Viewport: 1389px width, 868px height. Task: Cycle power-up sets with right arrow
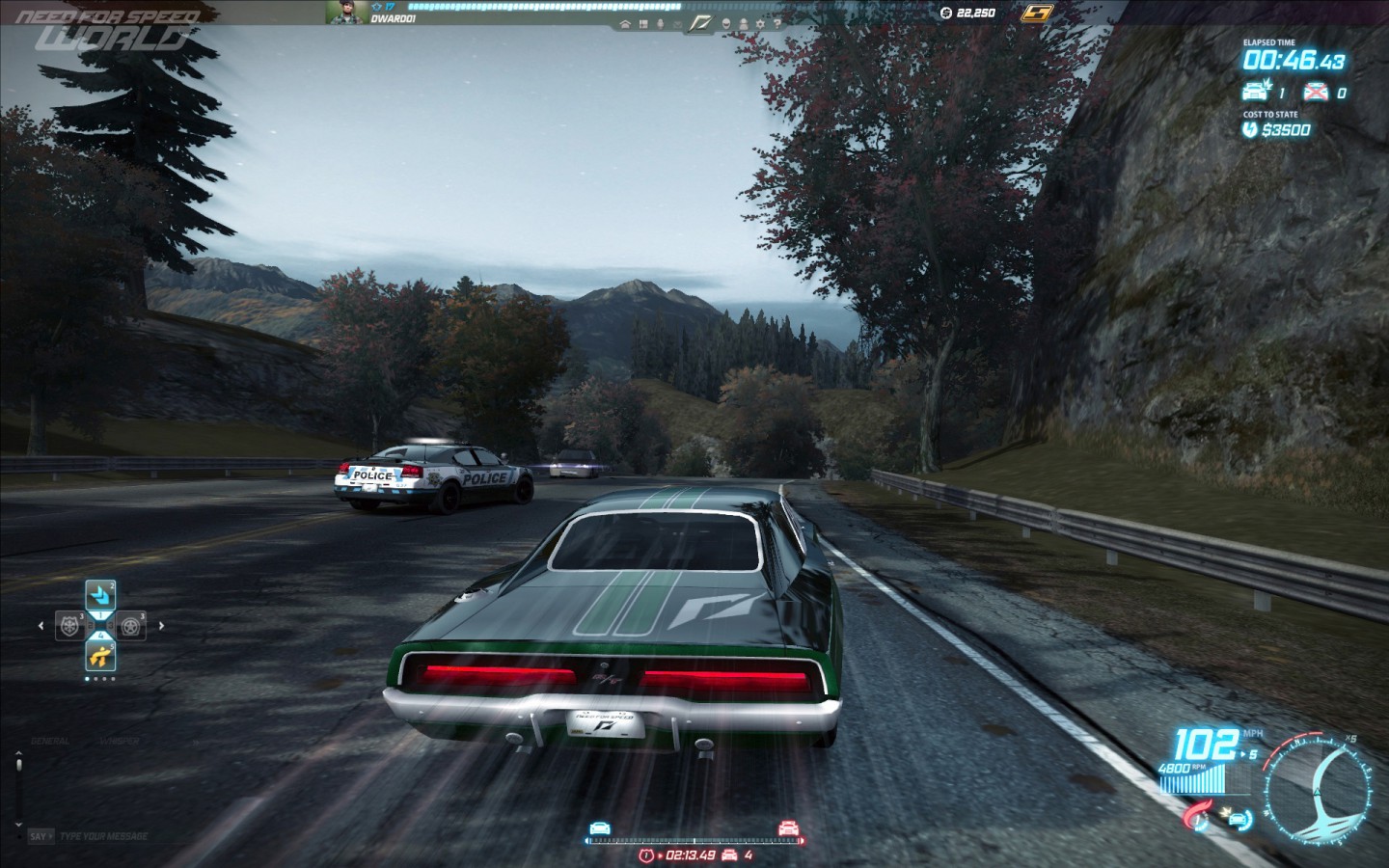click(x=161, y=626)
